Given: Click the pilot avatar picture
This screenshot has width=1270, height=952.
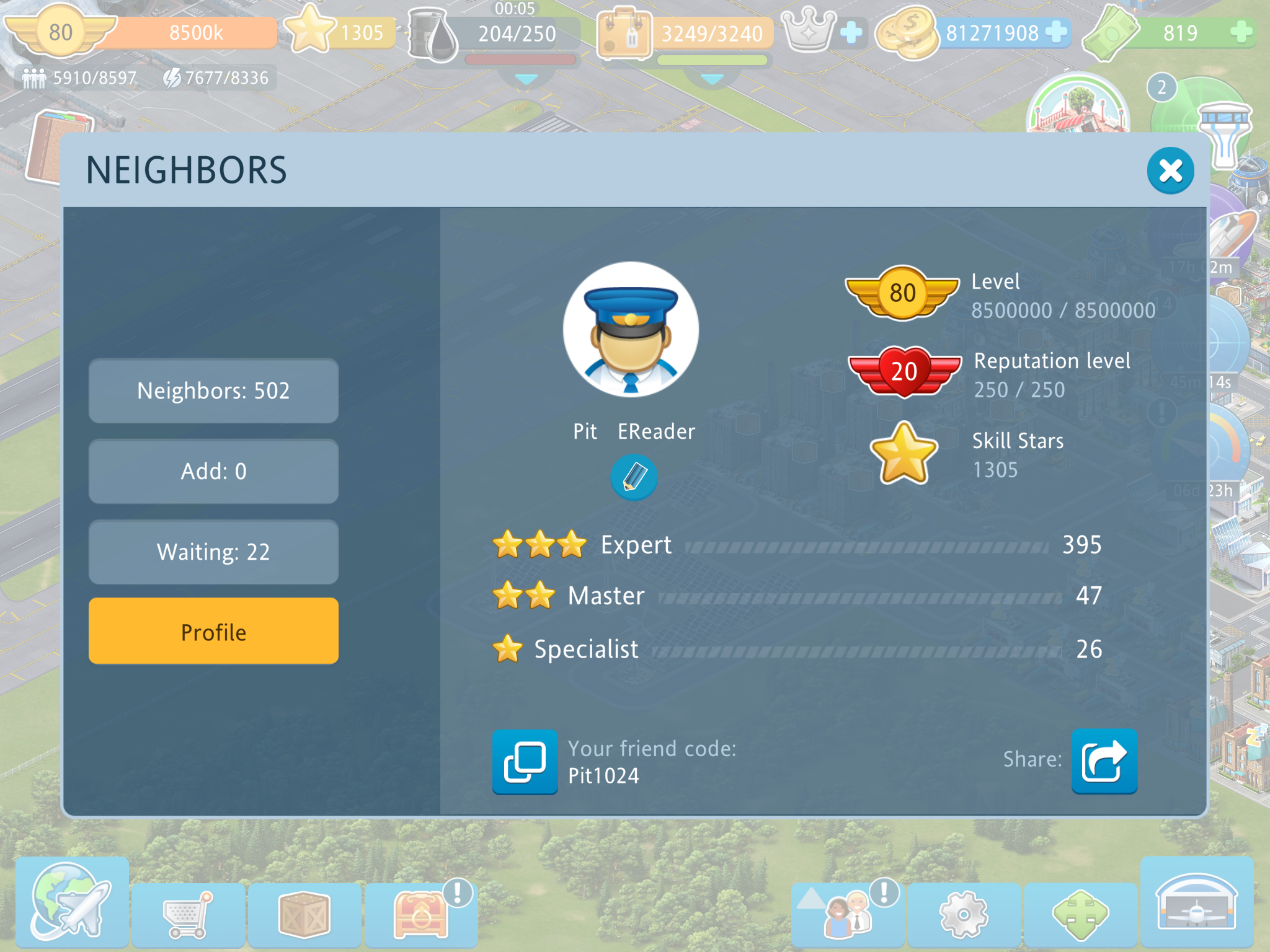Looking at the screenshot, I should [x=631, y=330].
